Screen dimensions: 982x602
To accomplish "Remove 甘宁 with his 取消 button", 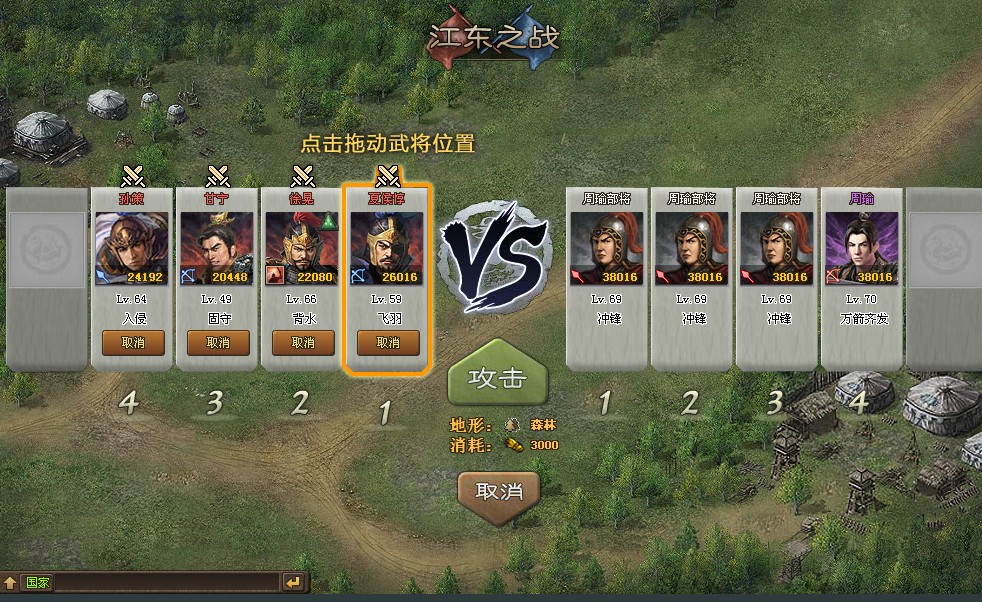I will click(218, 342).
